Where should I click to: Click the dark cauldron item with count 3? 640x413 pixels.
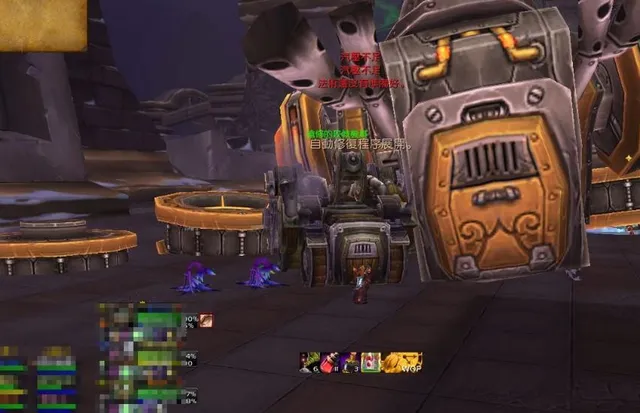[349, 362]
